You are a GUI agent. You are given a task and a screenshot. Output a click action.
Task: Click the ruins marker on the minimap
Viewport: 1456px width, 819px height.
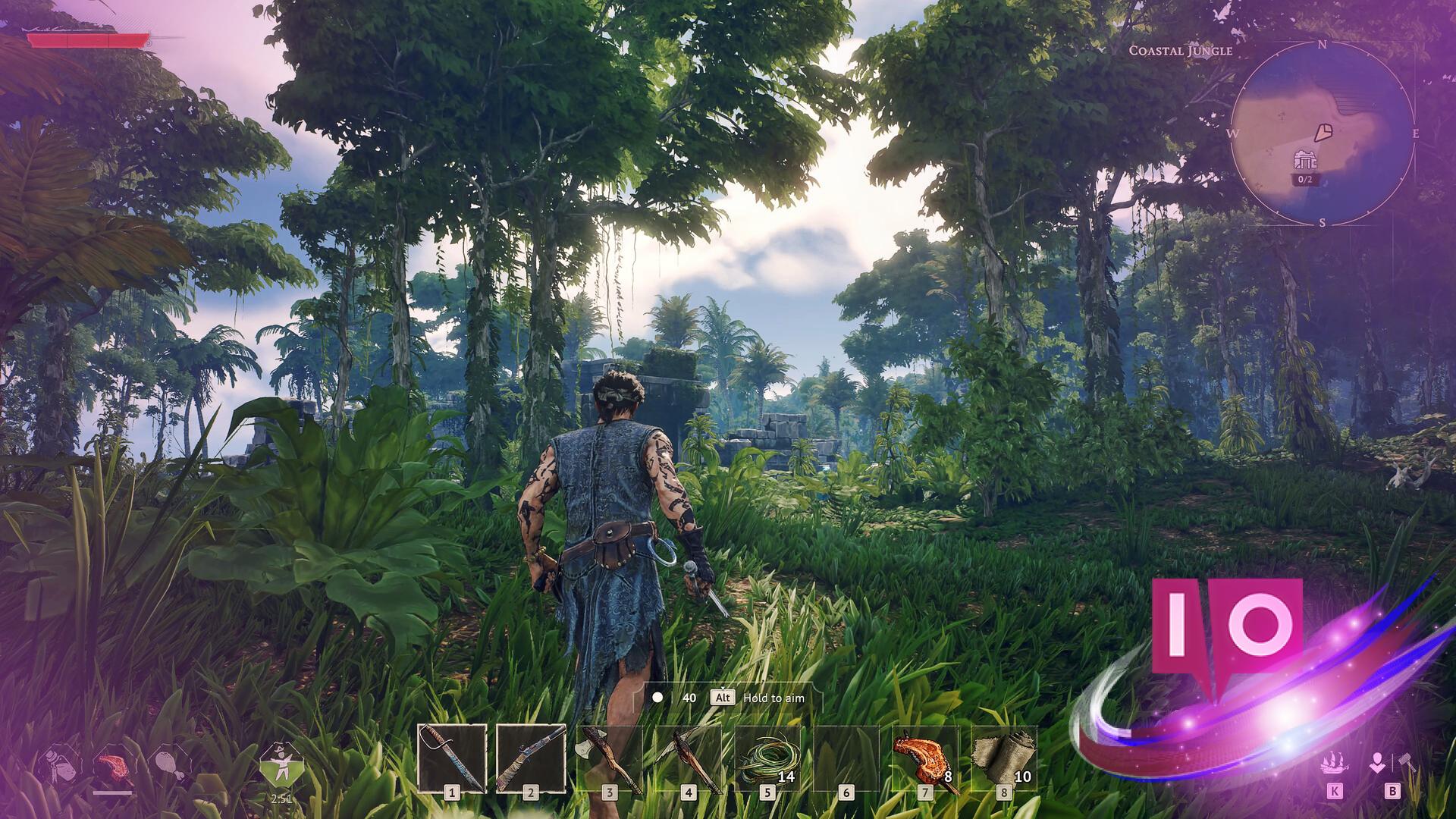[1304, 161]
